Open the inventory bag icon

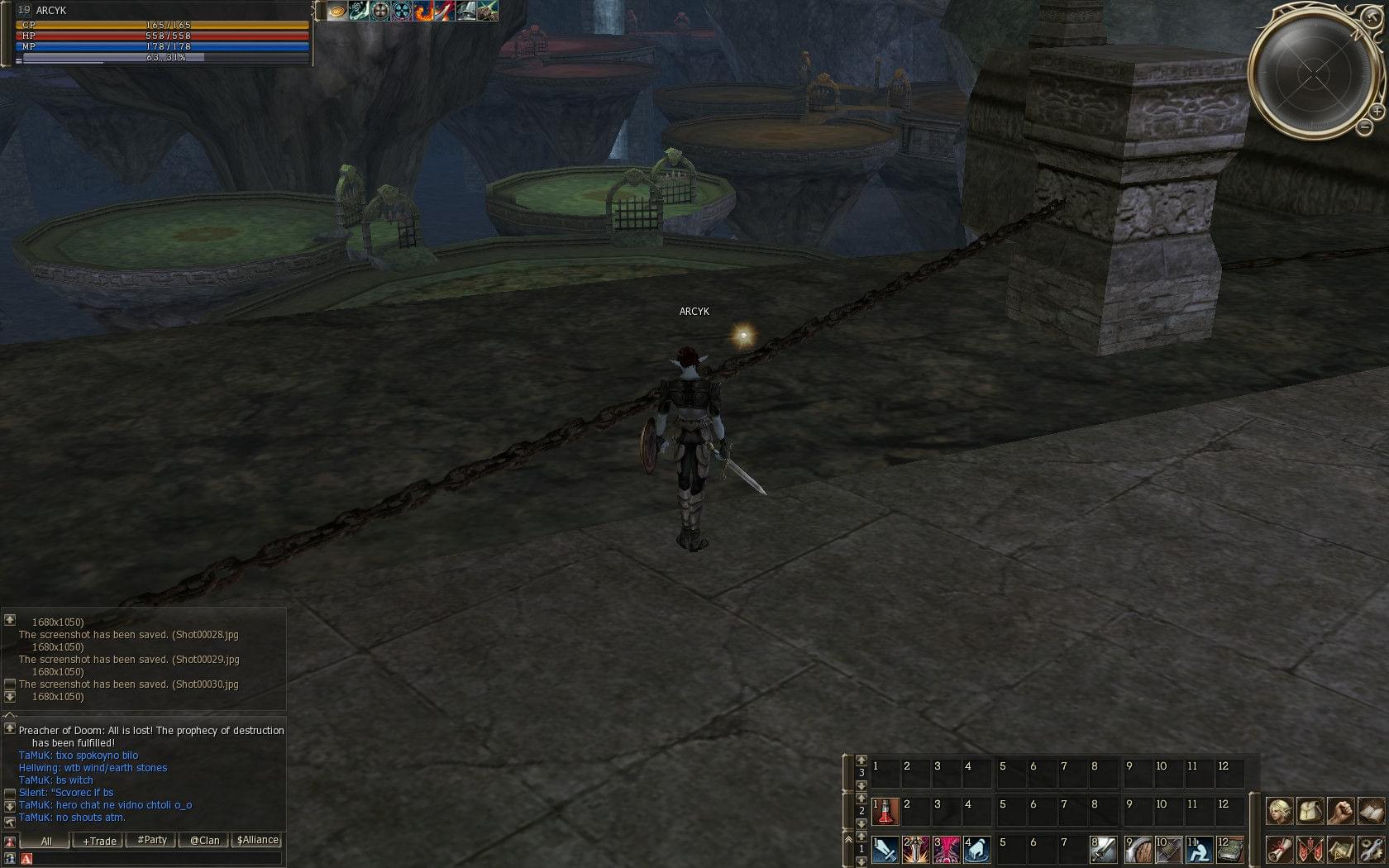point(1310,811)
